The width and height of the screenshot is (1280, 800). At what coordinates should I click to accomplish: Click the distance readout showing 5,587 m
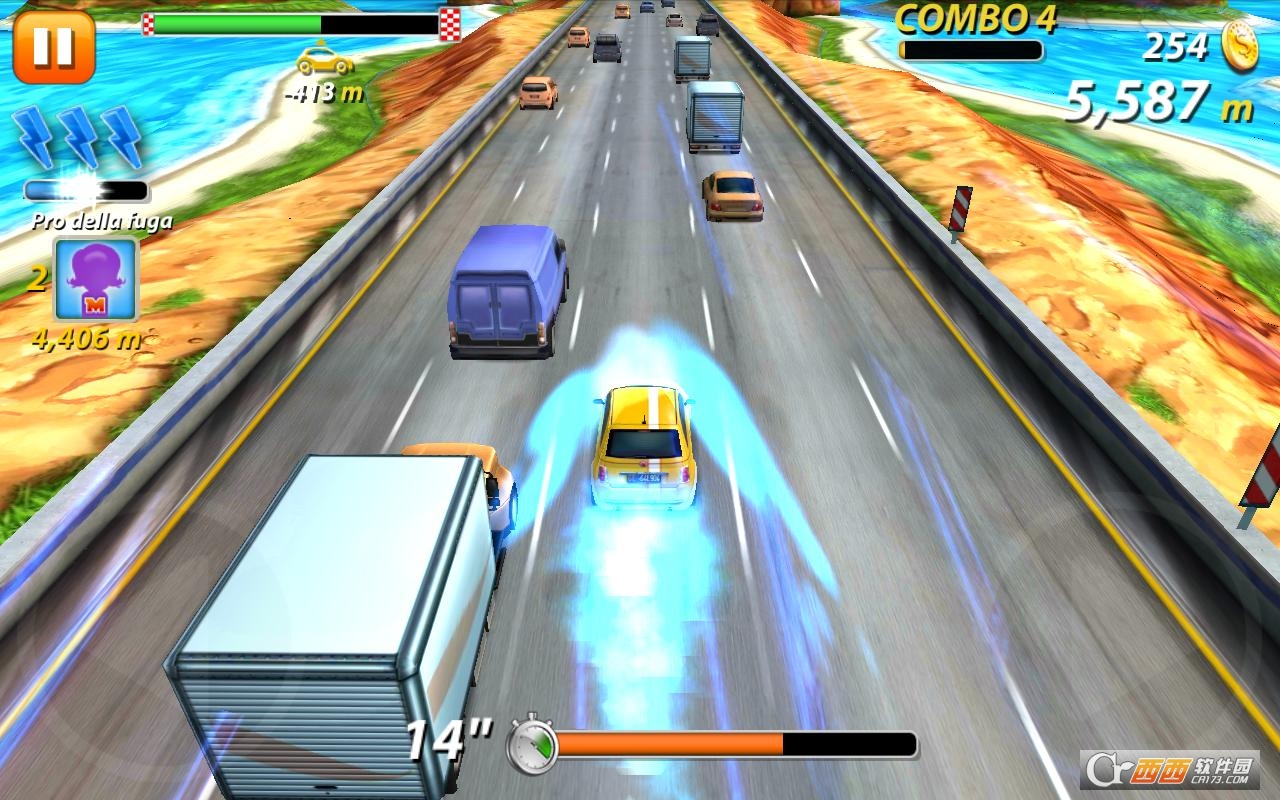click(1143, 101)
